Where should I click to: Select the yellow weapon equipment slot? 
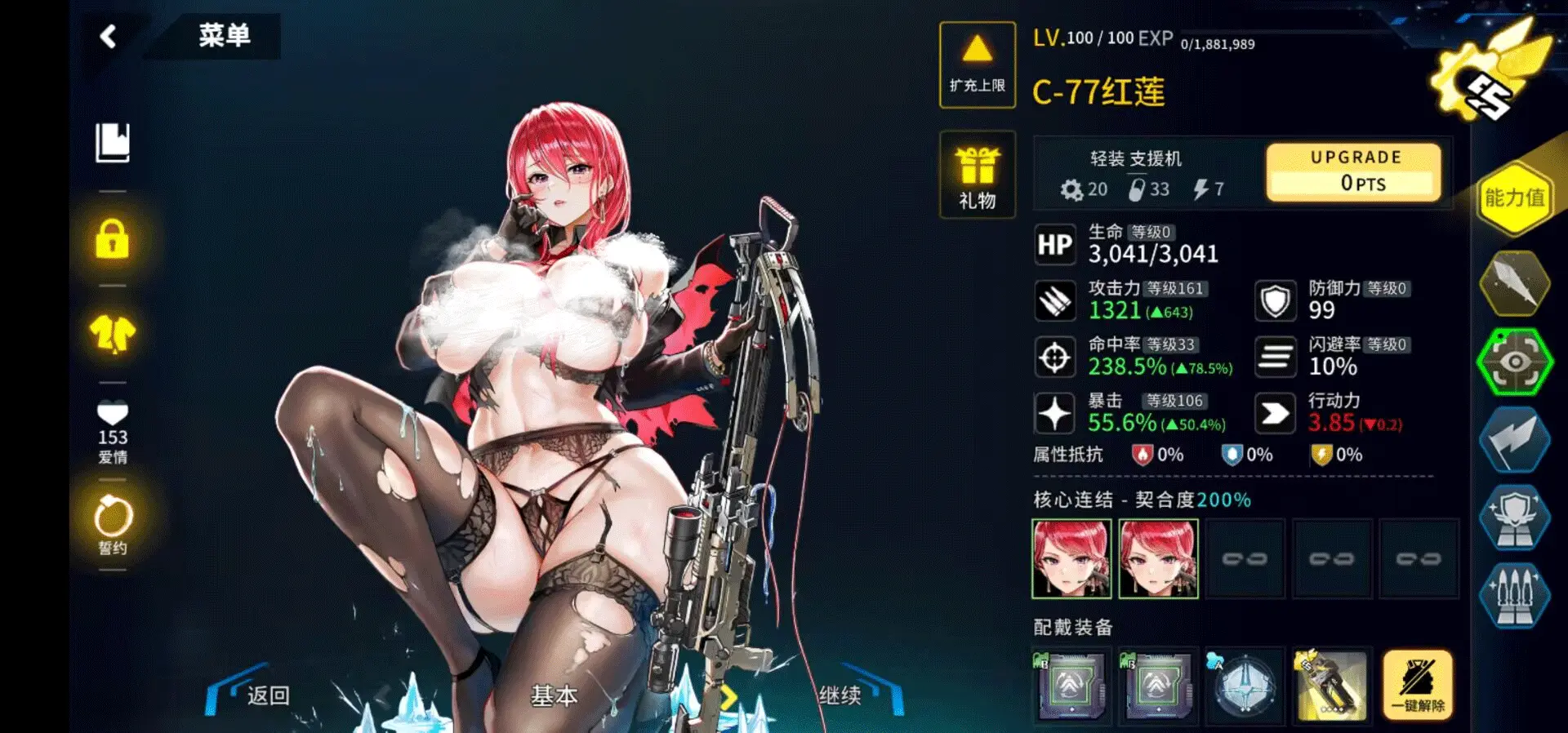click(1331, 686)
